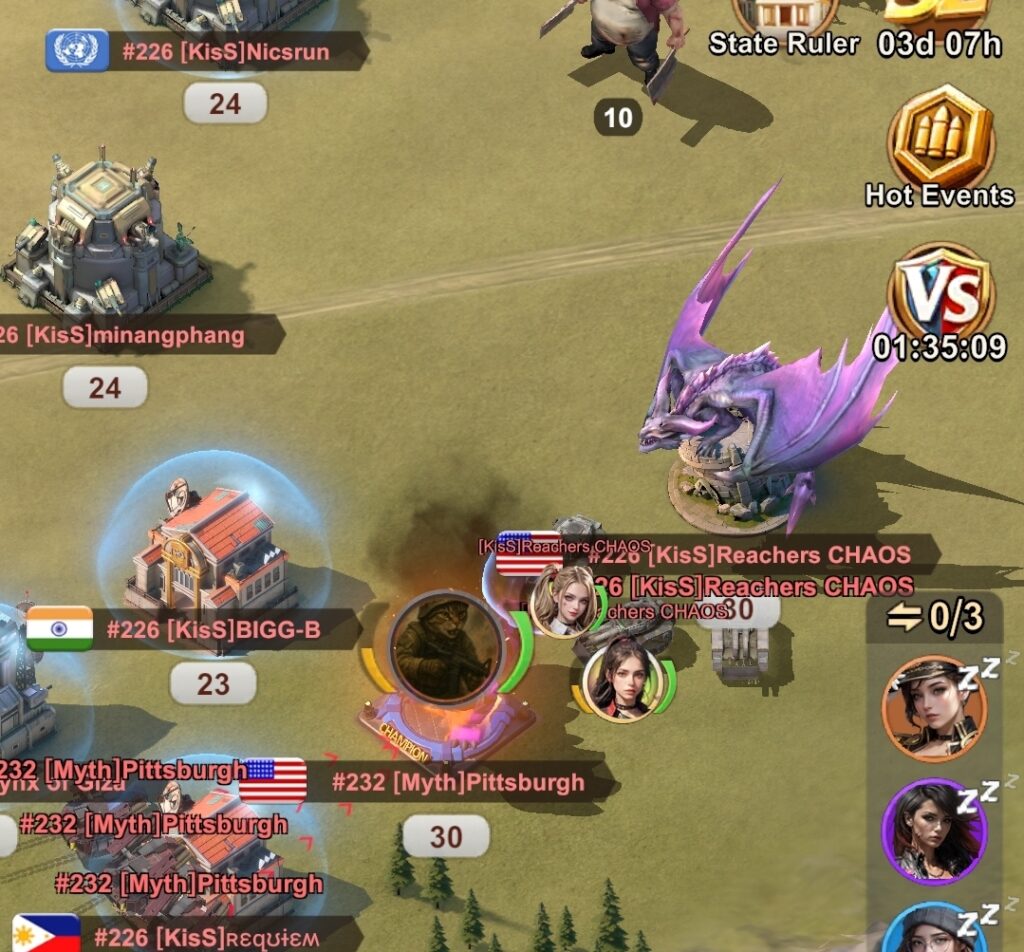Select the blonde hero march portrait
The width and height of the screenshot is (1024, 952).
[x=564, y=601]
